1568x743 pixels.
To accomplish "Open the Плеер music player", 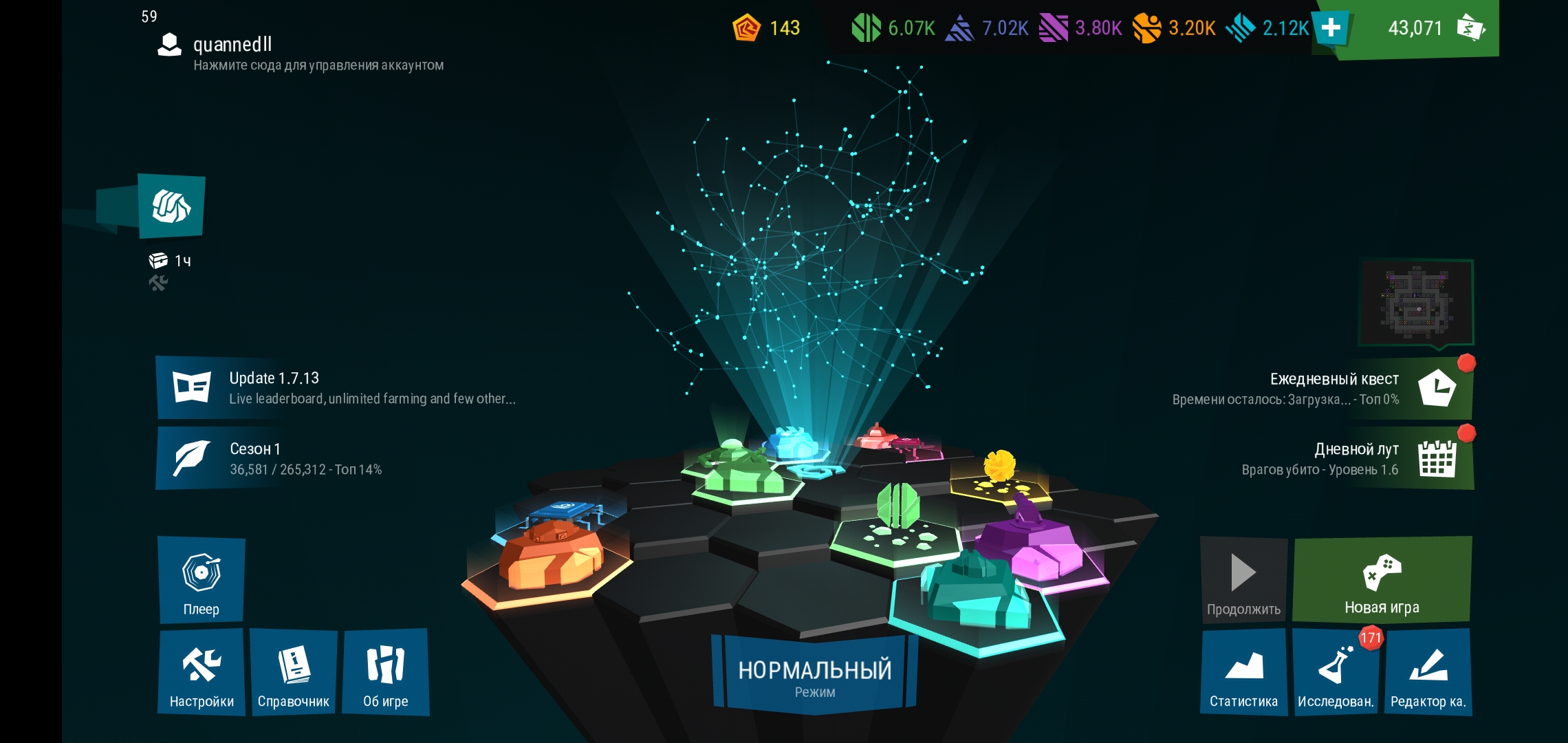I will 202,580.
